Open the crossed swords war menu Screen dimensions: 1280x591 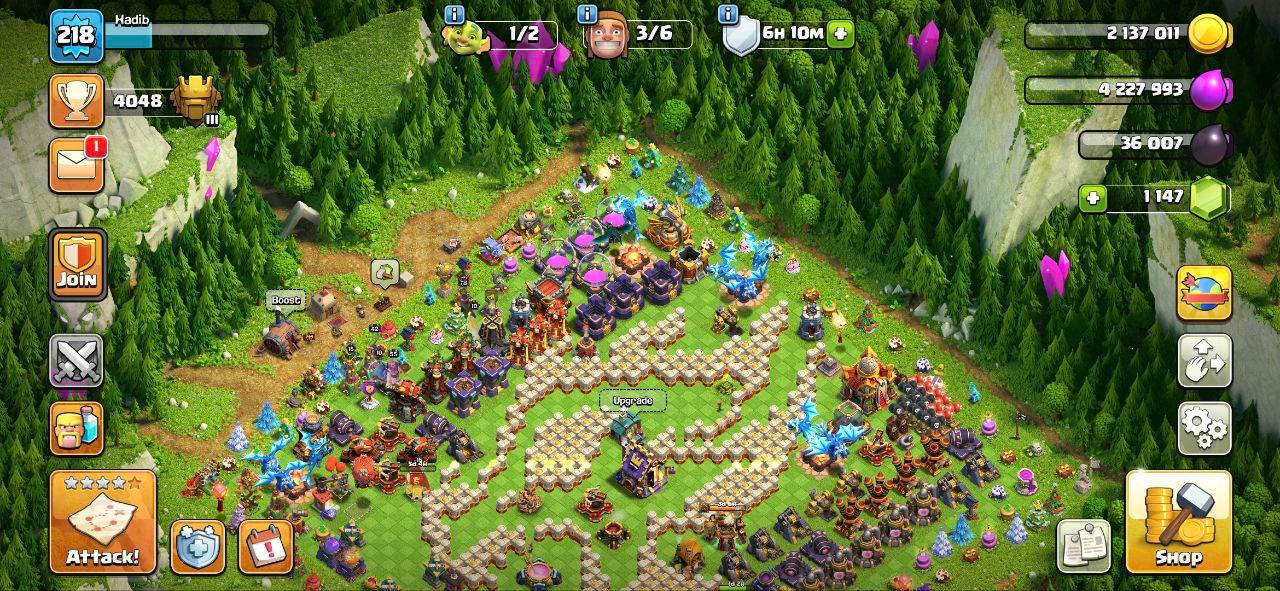(x=77, y=360)
